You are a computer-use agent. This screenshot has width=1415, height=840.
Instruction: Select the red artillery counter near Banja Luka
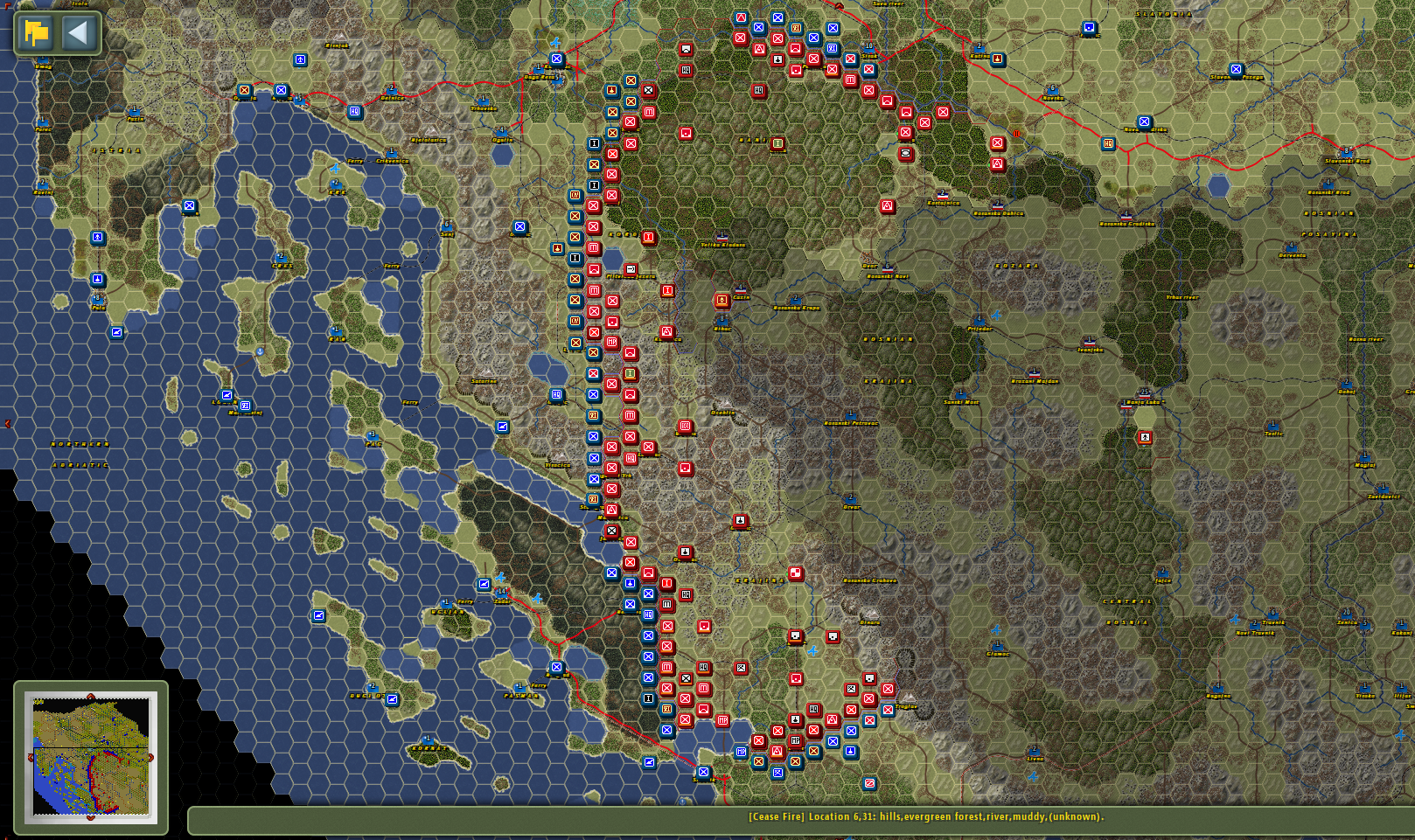point(1145,437)
